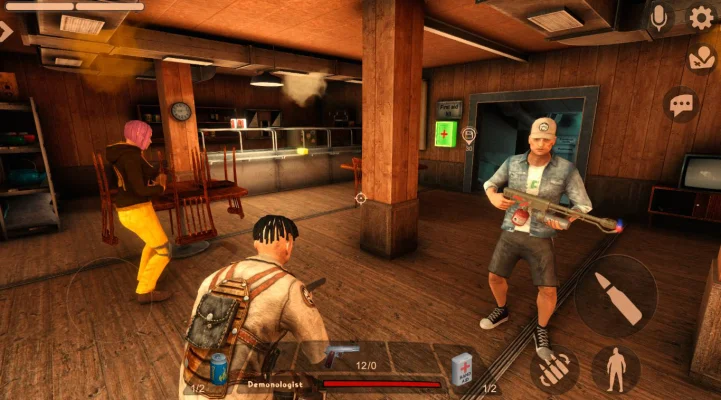Open the text chat bubble
Viewport: 721px width, 400px height.
(x=681, y=104)
